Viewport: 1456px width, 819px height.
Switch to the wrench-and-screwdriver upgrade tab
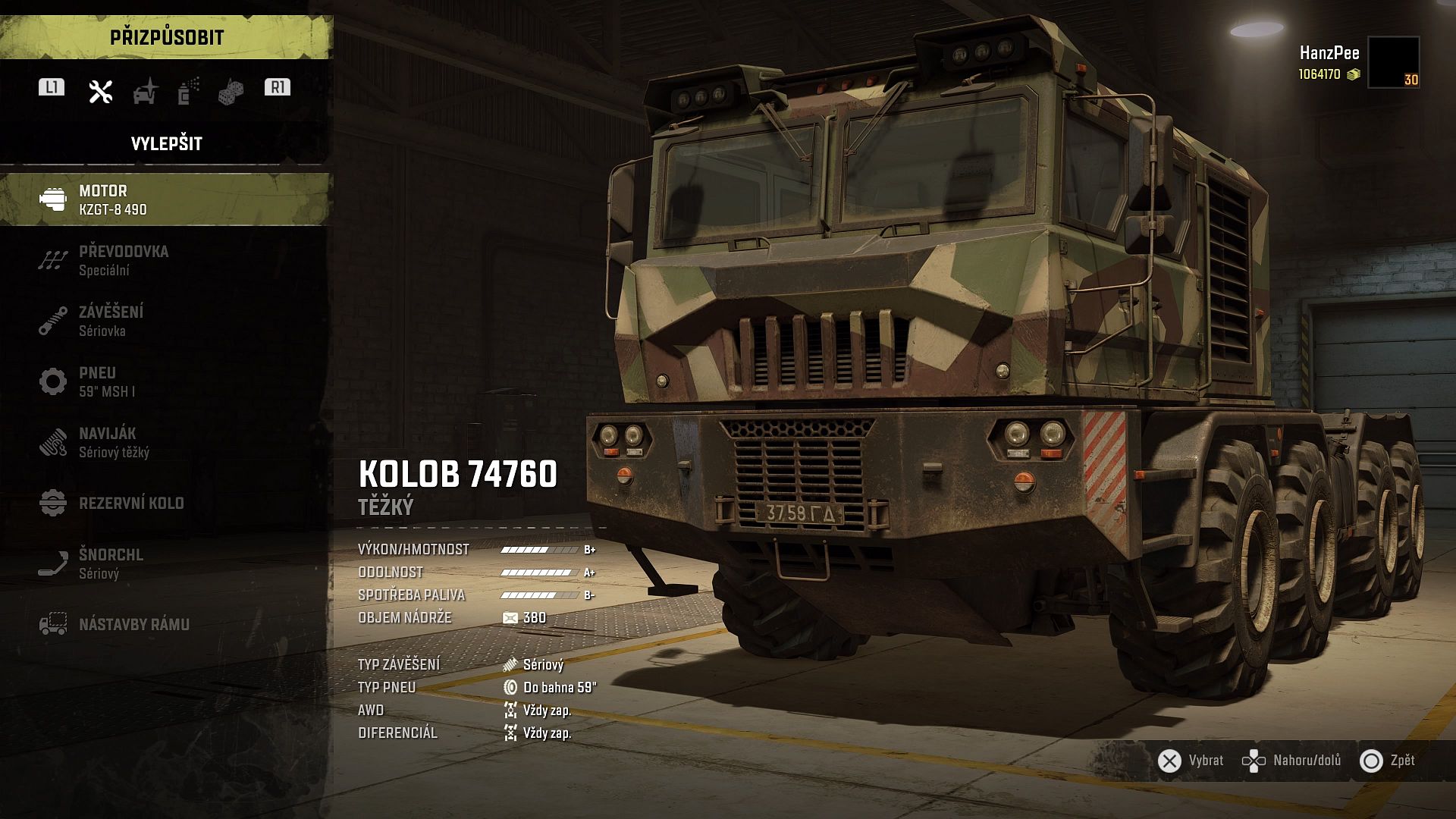(100, 91)
